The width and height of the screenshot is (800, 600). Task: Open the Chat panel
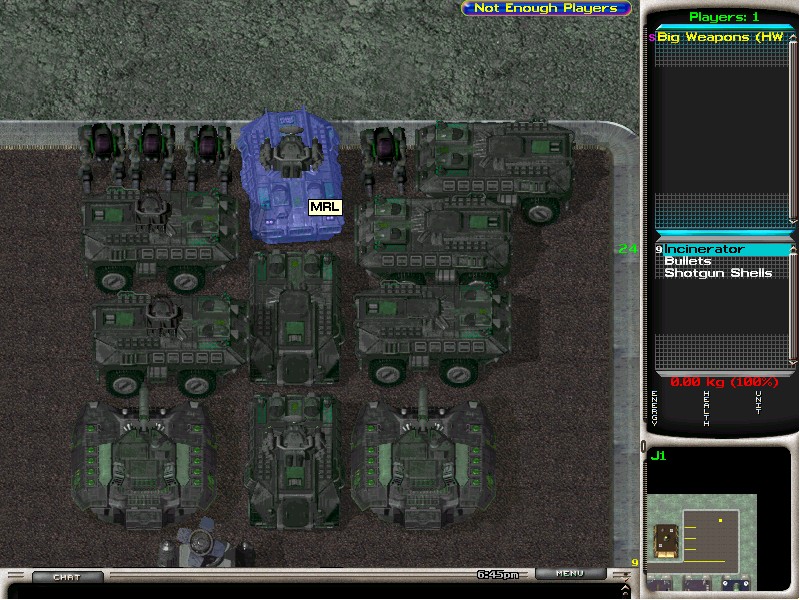pos(67,577)
